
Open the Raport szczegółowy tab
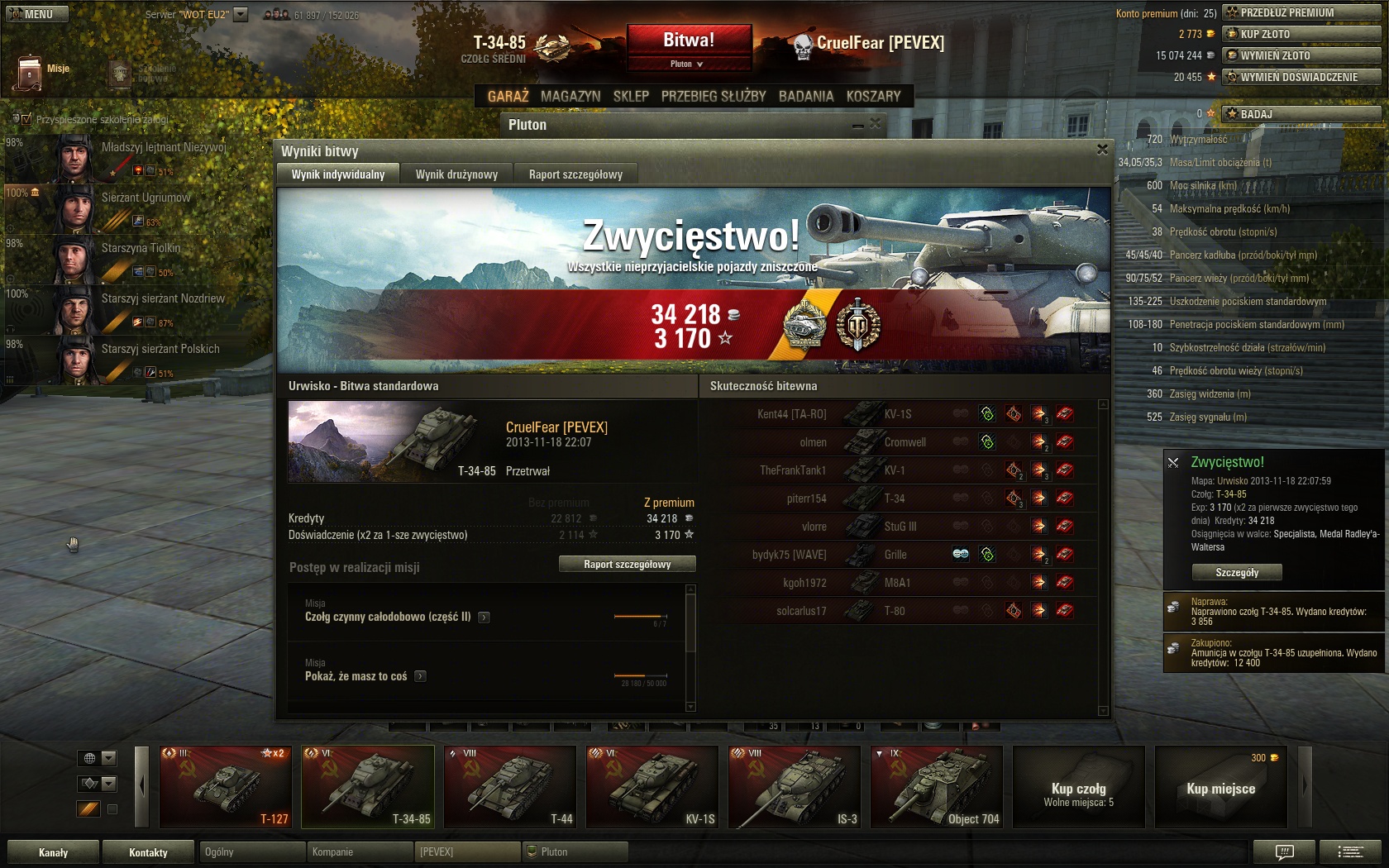point(575,174)
